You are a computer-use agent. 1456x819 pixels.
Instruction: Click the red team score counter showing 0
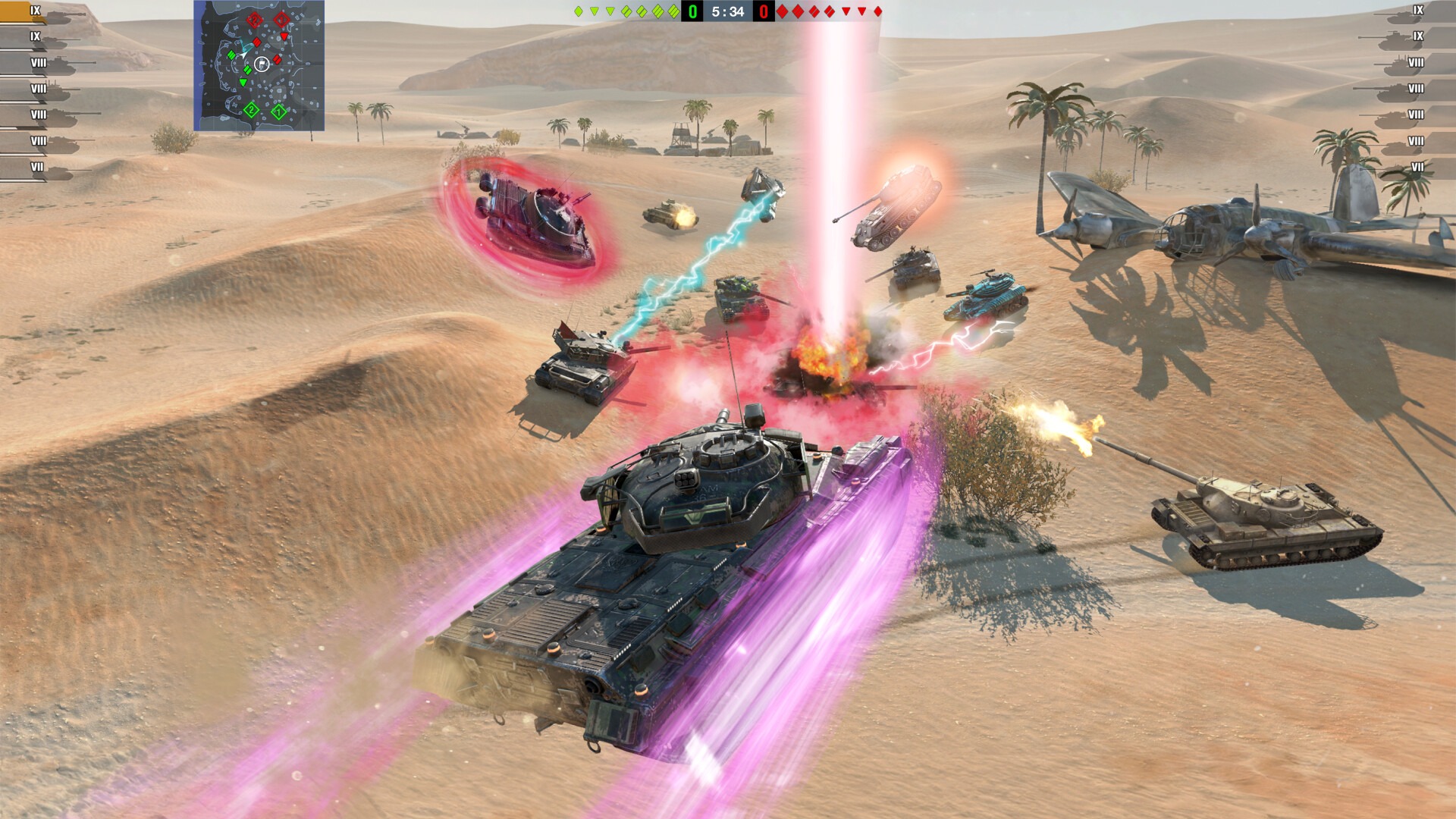tap(764, 11)
